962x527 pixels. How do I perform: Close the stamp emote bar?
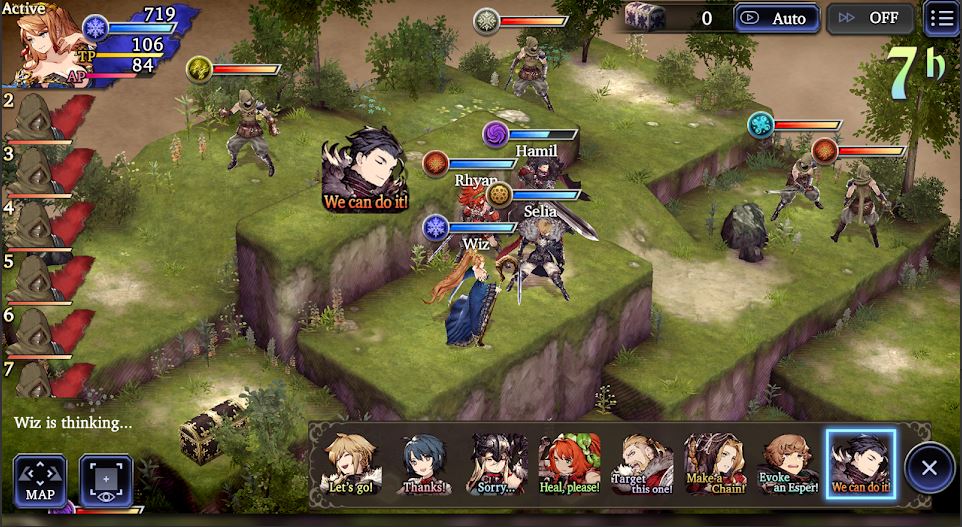pyautogui.click(x=929, y=467)
